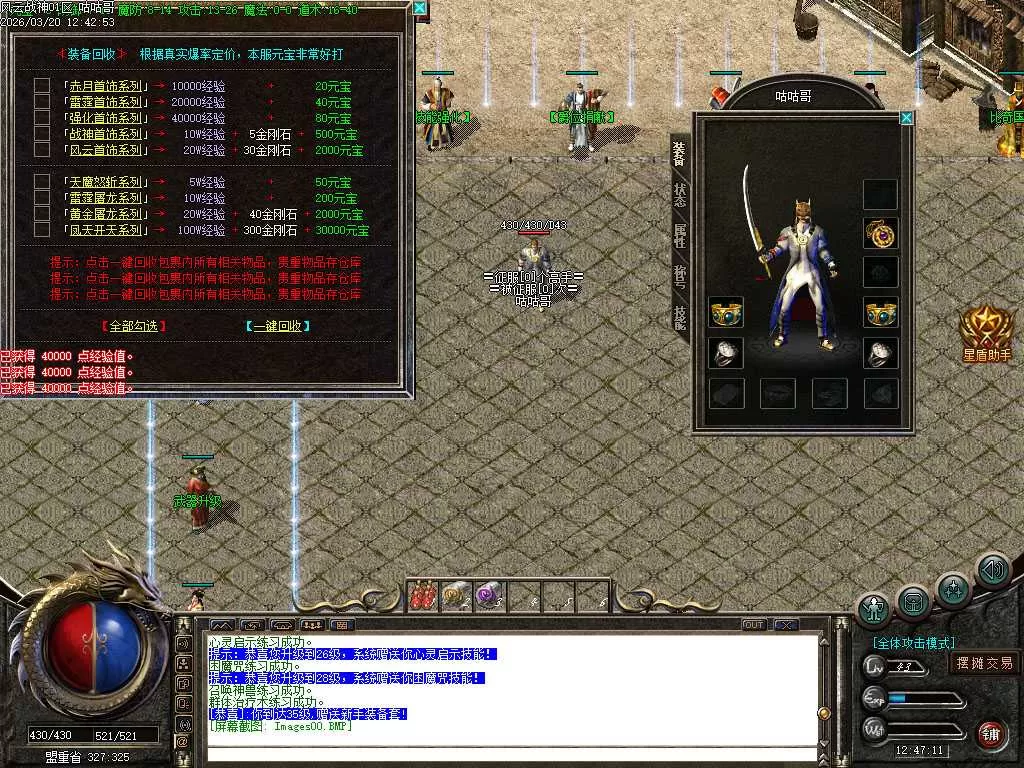Select the red potion hotbar slot

(x=423, y=596)
